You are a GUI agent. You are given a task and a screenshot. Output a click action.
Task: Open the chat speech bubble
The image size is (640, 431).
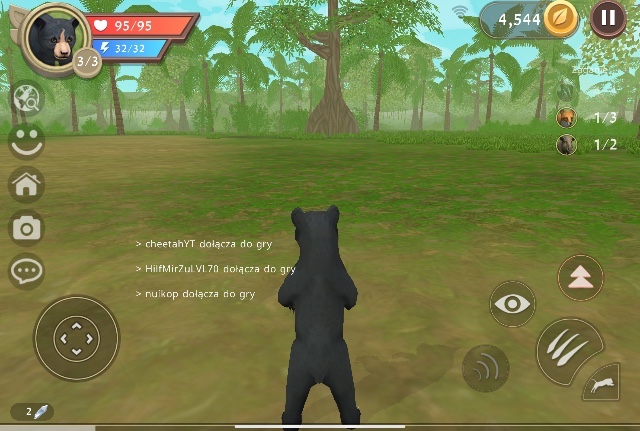tap(26, 270)
